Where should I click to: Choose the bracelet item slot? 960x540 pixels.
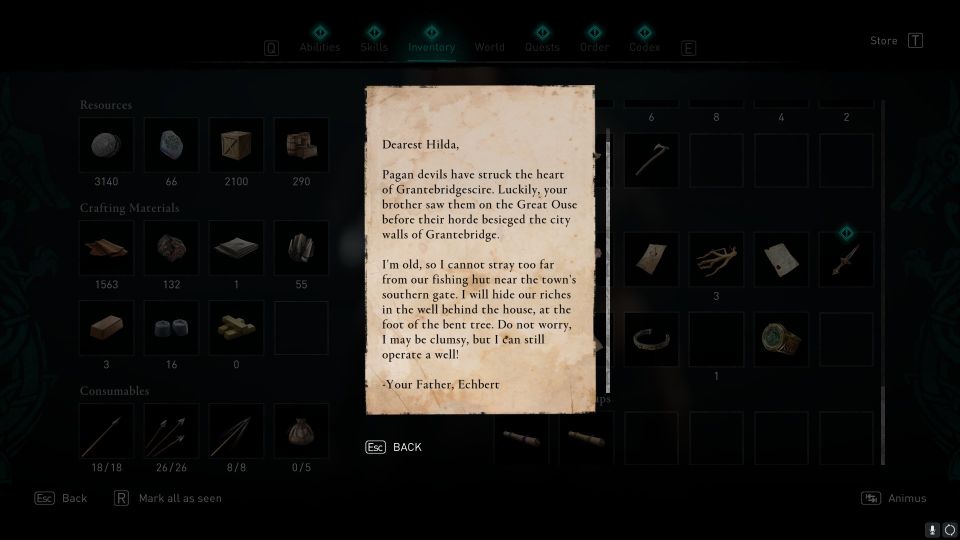click(652, 339)
